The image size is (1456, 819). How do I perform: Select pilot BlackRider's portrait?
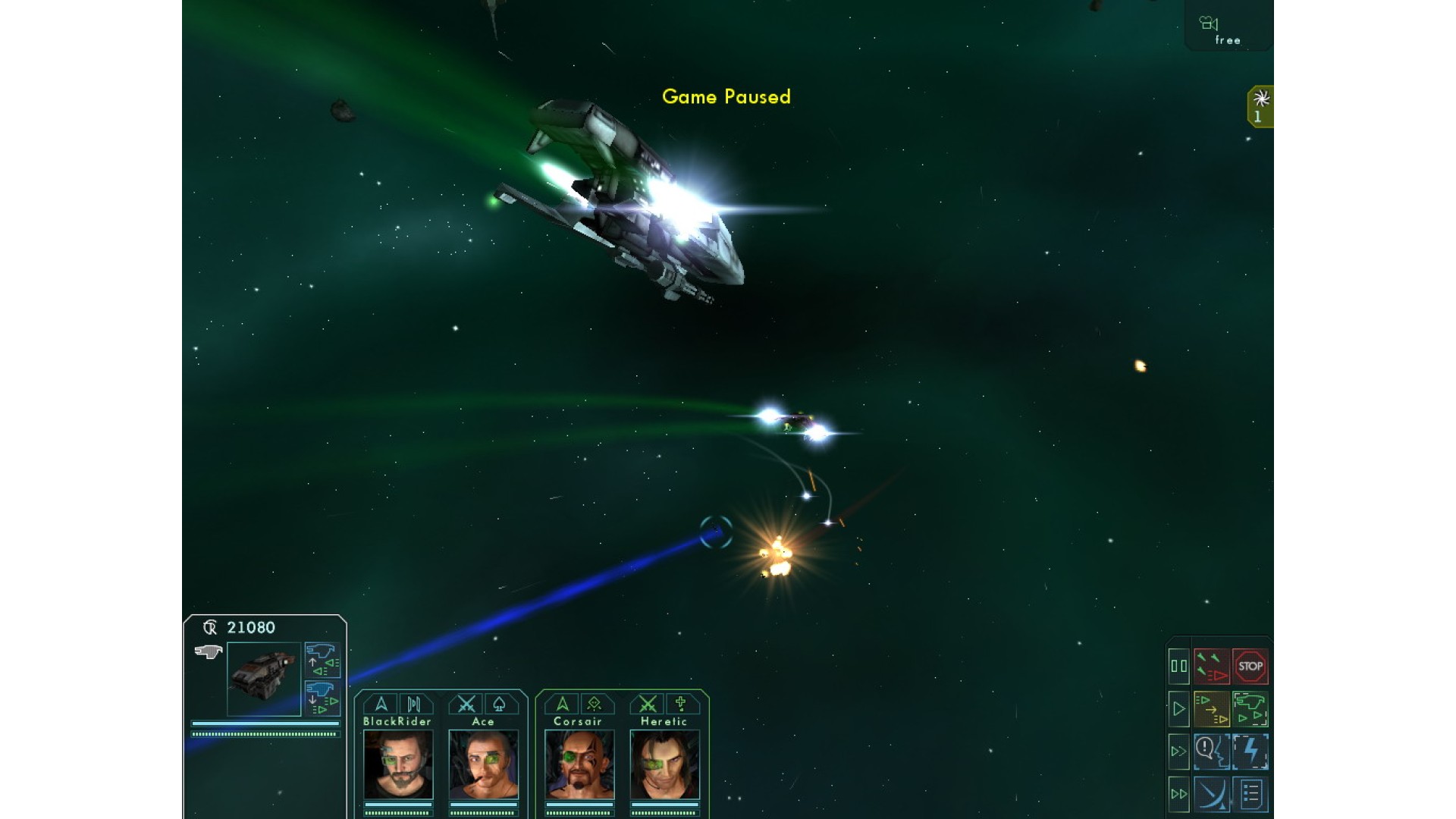click(398, 764)
